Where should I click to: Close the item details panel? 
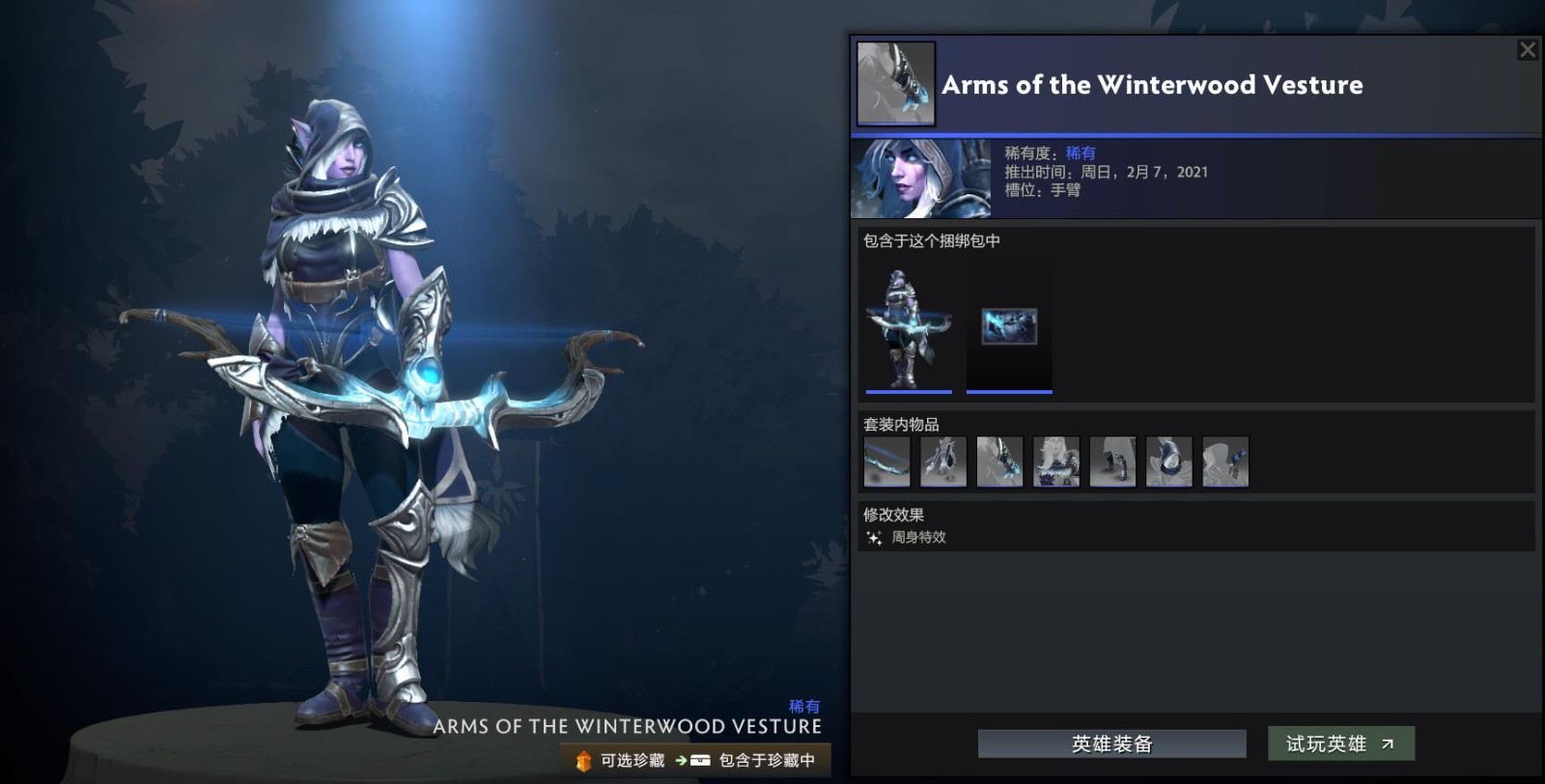[1527, 49]
